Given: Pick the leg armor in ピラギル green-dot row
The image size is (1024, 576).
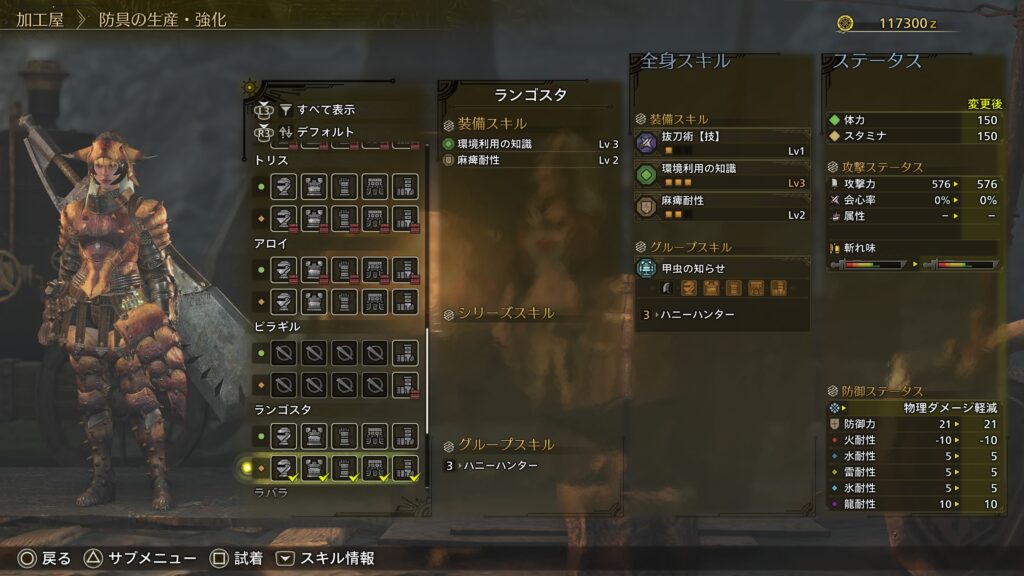Looking at the screenshot, I should 405,352.
